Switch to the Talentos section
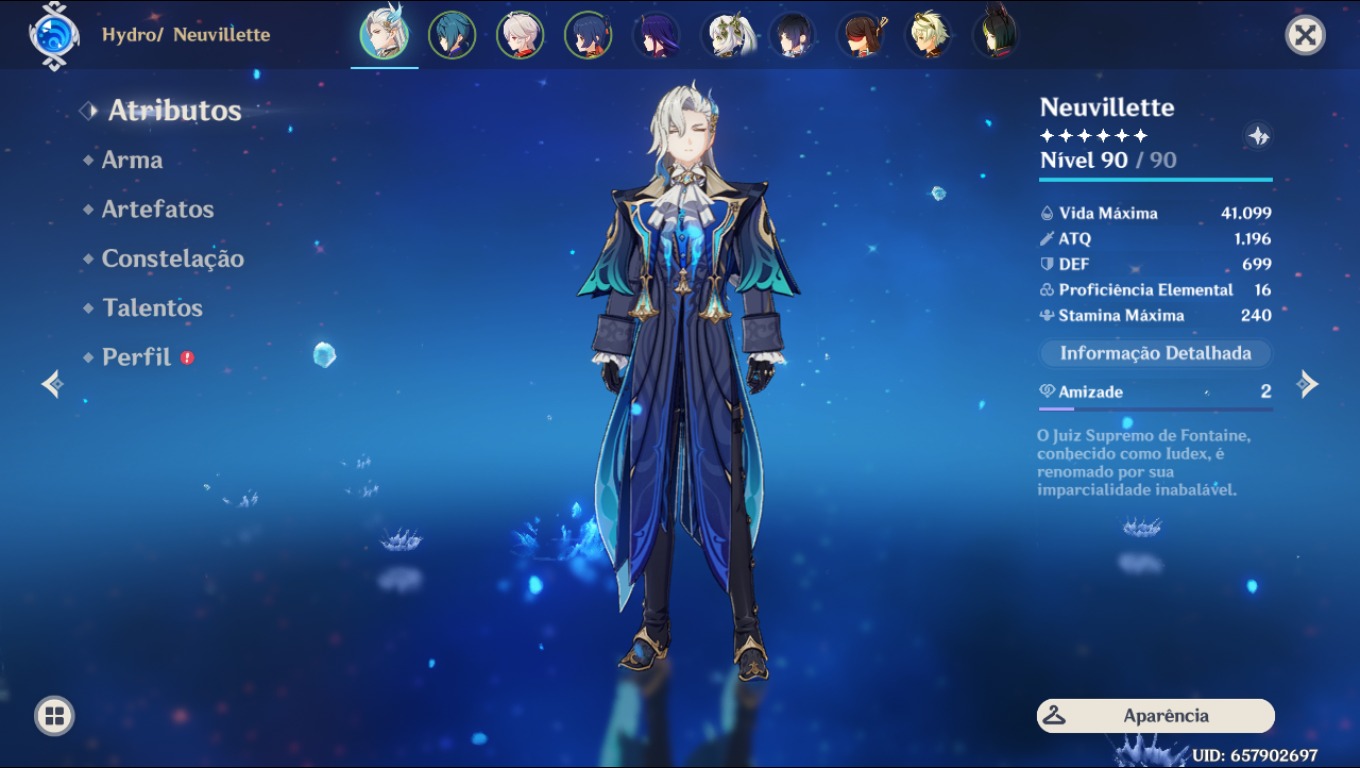This screenshot has height=768, width=1360. 151,308
